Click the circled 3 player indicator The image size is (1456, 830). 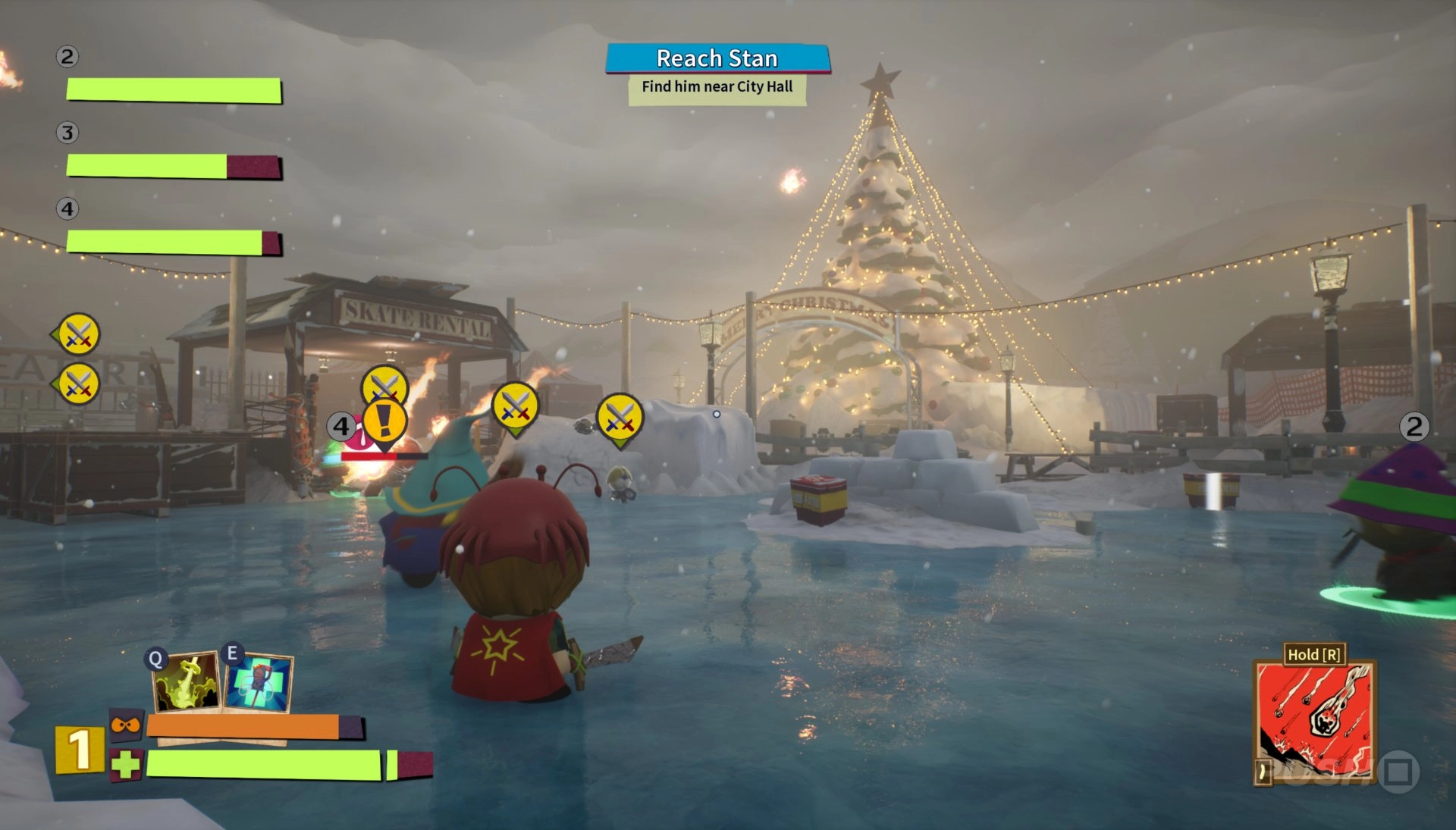coord(67,132)
